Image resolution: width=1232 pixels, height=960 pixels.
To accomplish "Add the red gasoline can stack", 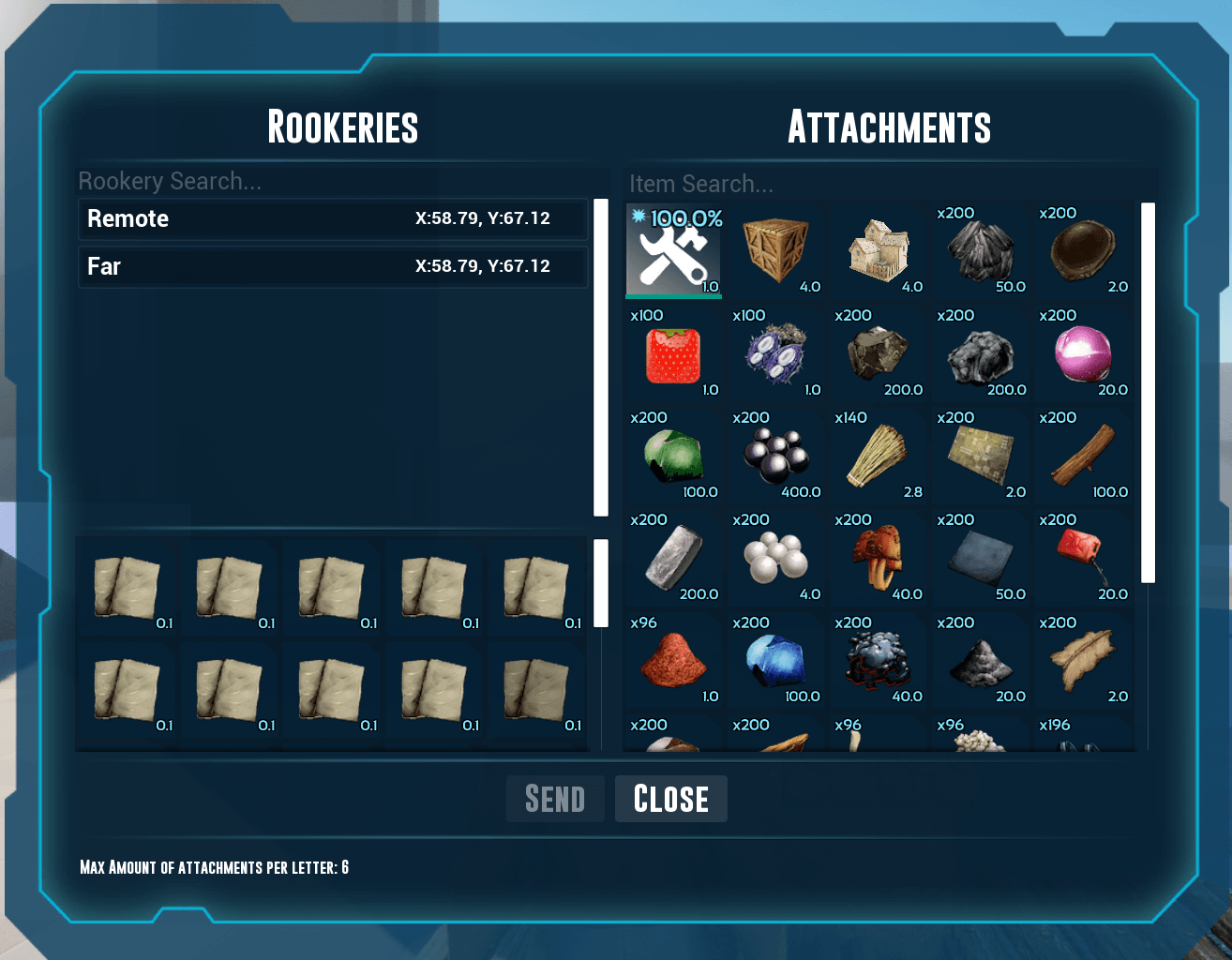I will 1082,558.
